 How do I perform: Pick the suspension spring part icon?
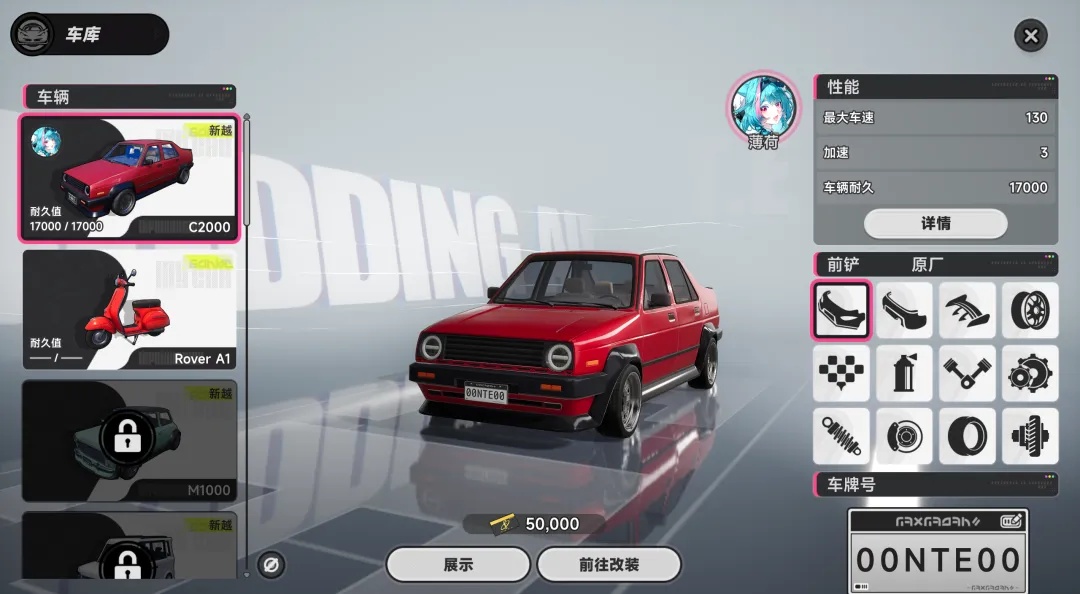pos(841,436)
